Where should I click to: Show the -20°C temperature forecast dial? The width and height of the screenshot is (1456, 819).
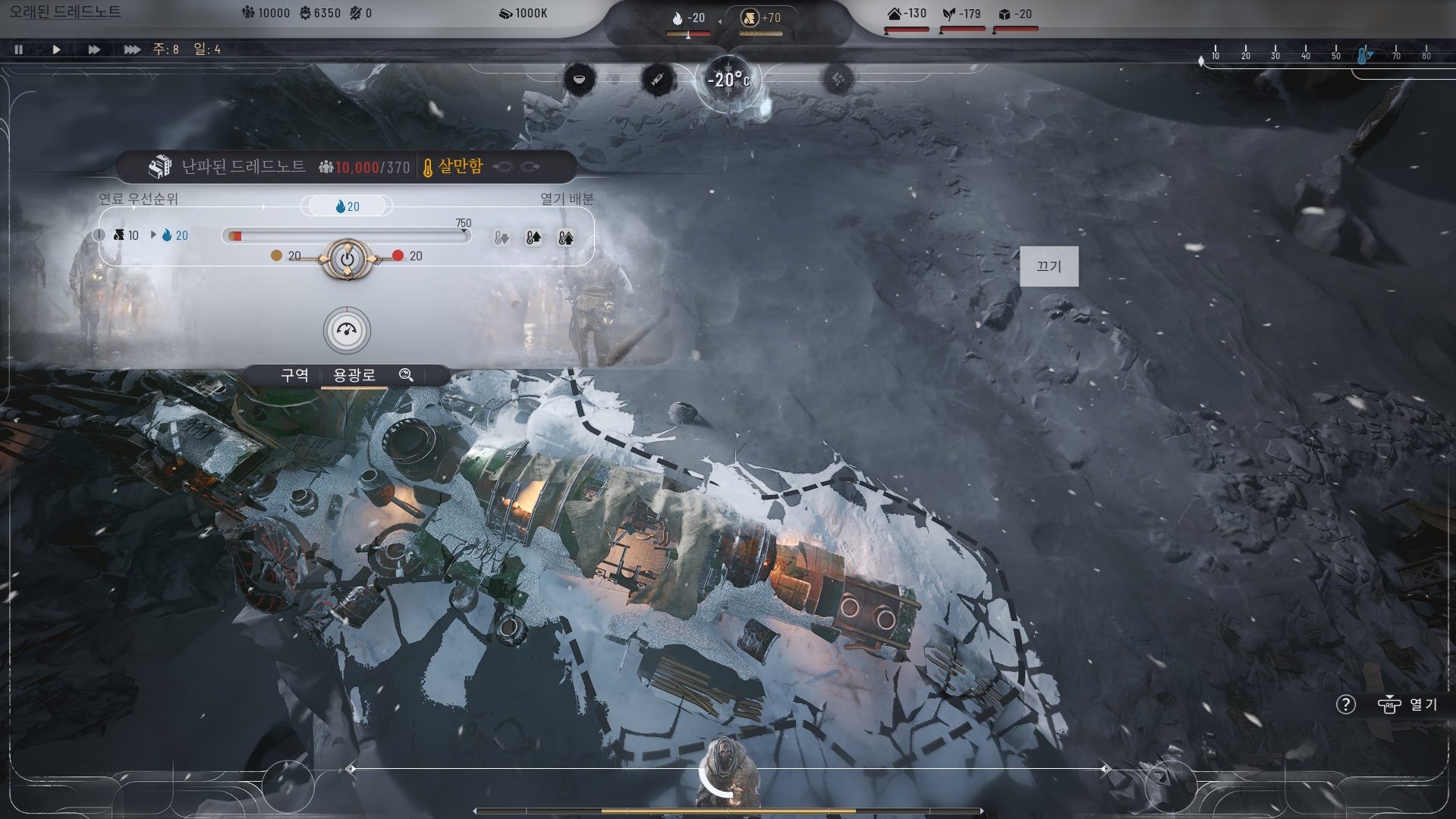point(728,80)
